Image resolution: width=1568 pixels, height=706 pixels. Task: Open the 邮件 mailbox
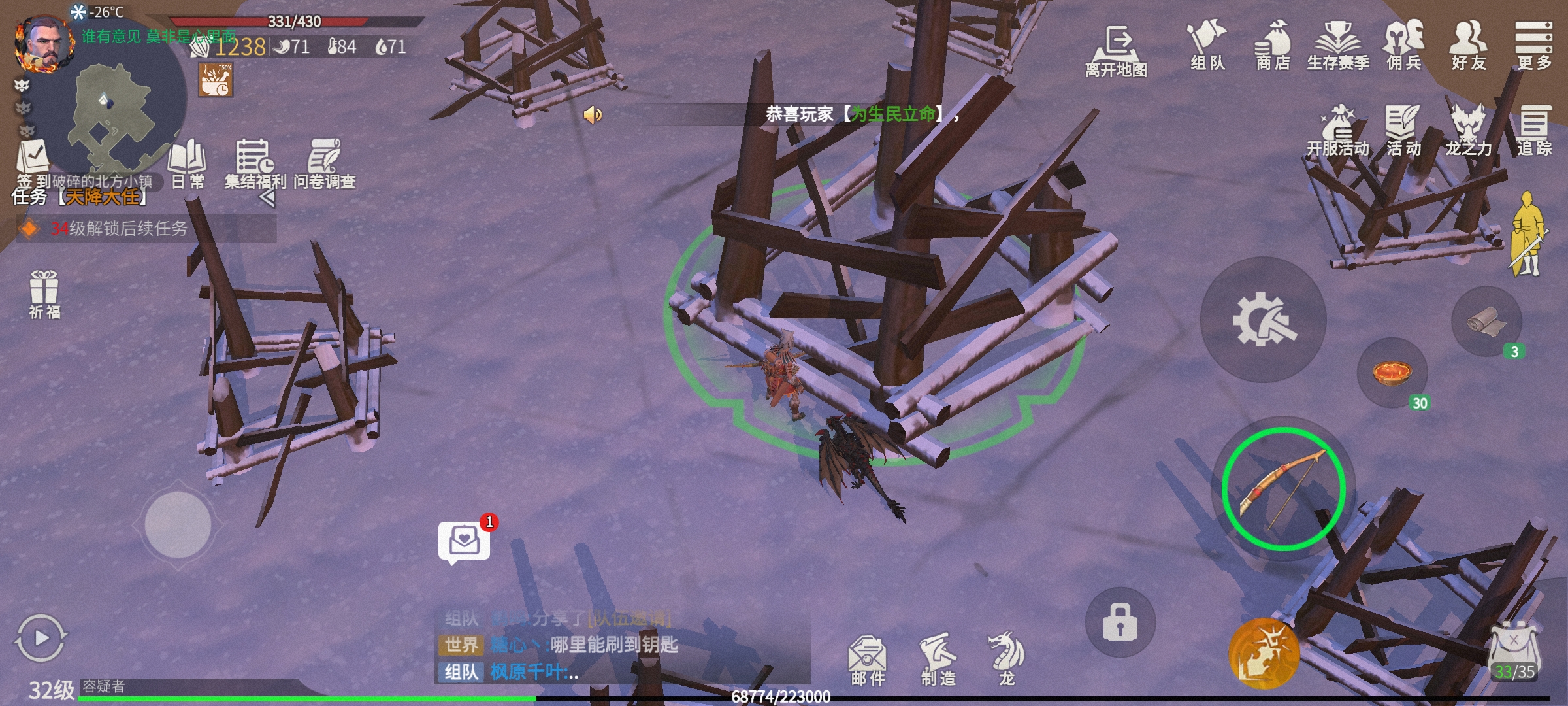(867, 659)
